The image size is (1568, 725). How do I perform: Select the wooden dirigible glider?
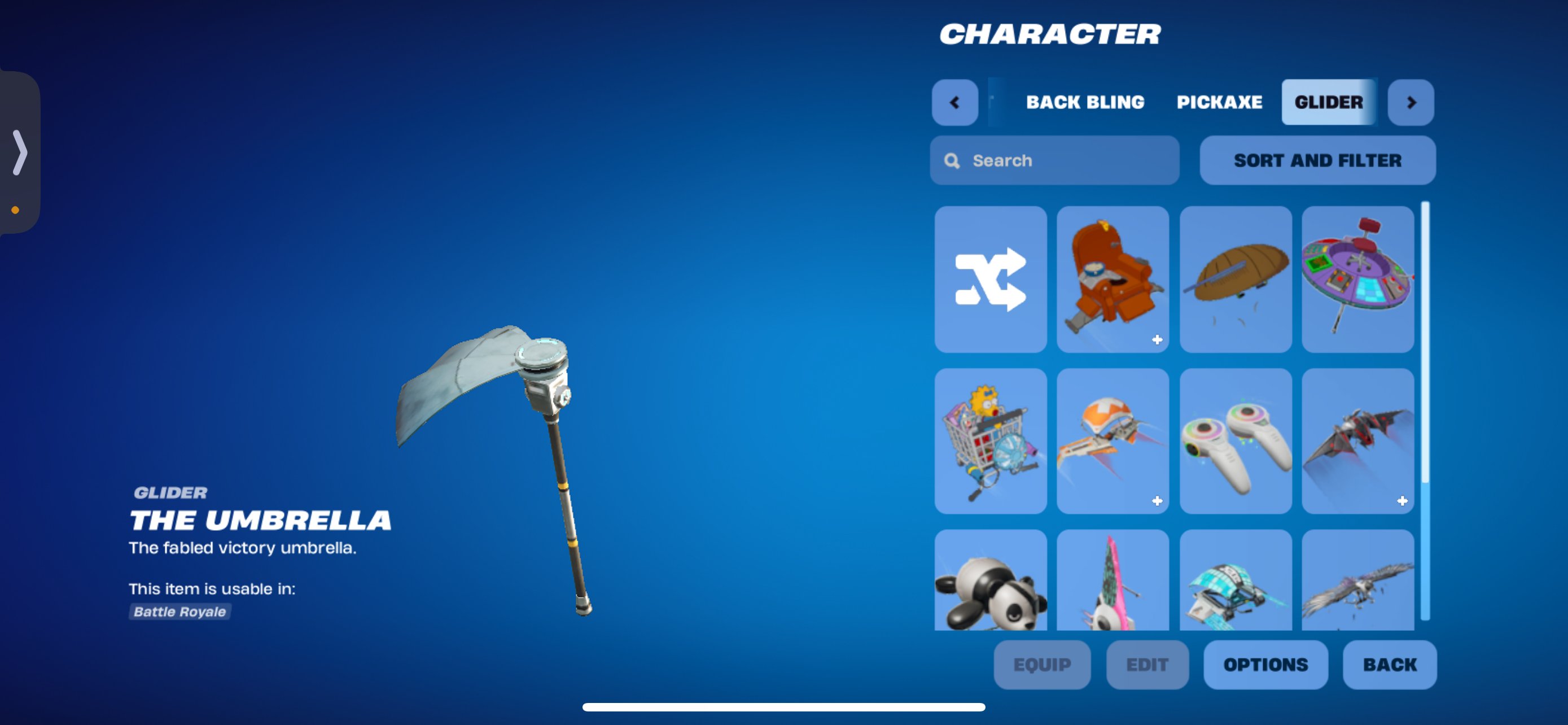tap(1235, 281)
